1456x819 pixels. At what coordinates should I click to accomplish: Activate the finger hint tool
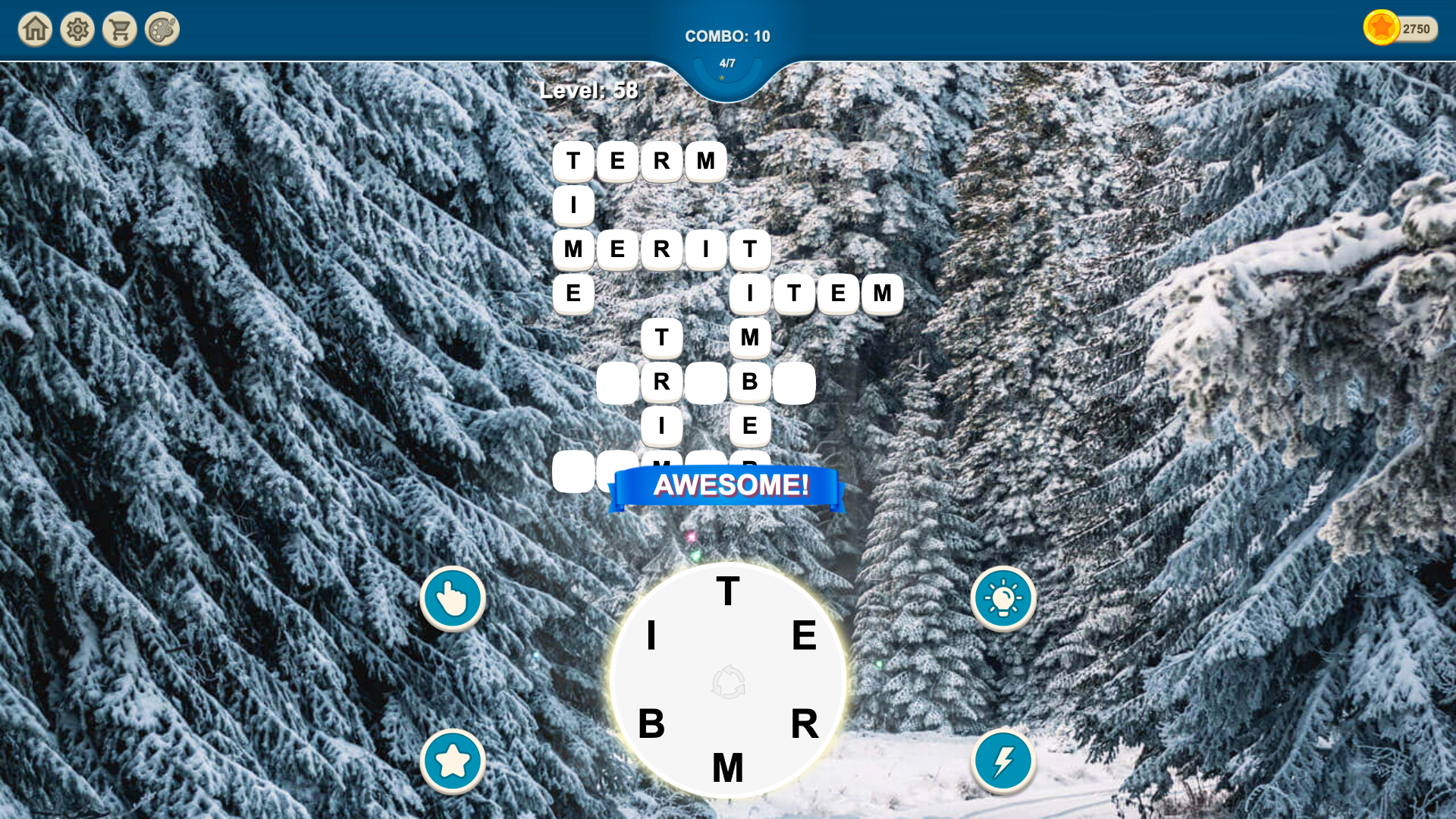click(x=453, y=598)
